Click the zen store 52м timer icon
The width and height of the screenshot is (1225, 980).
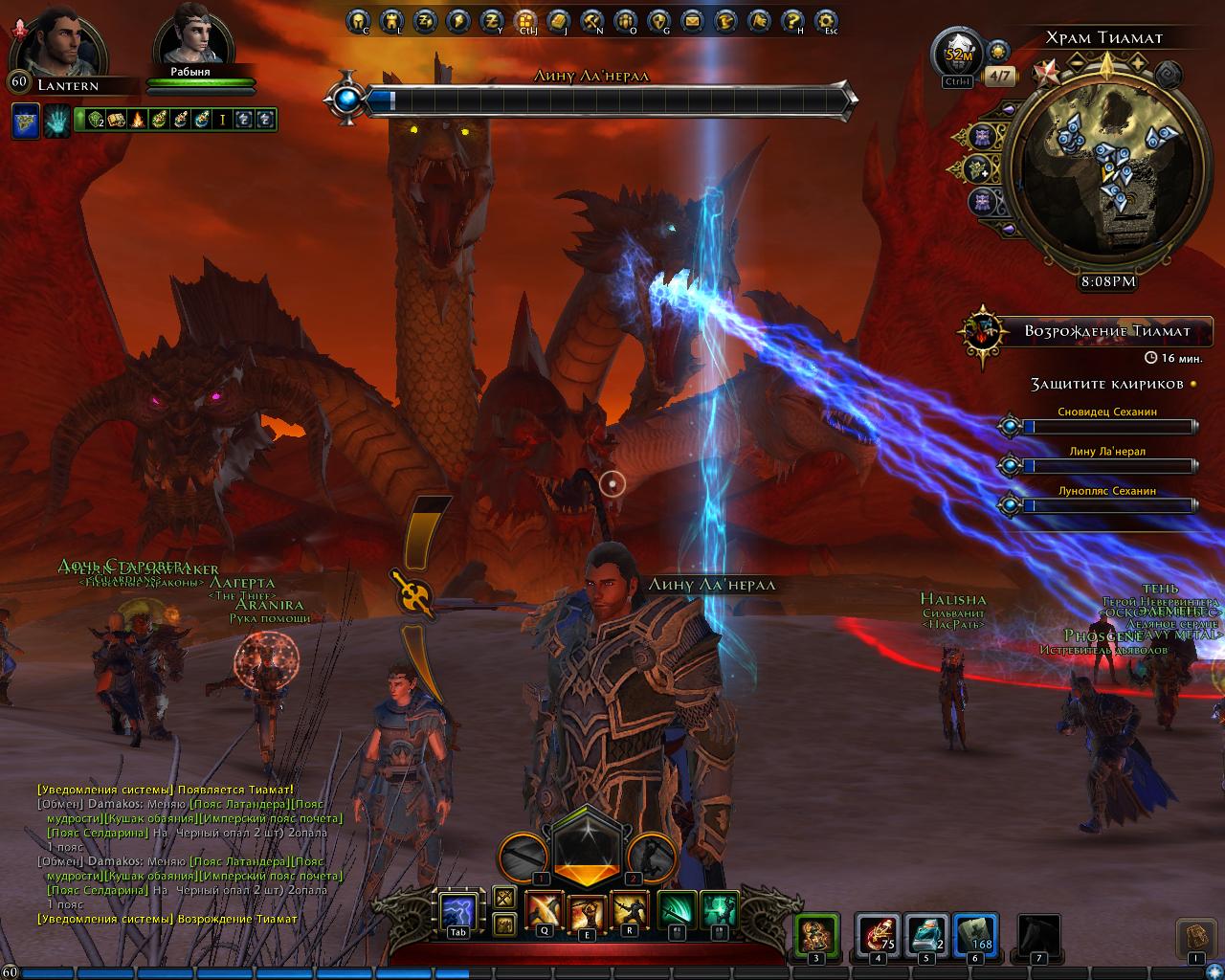pyautogui.click(x=959, y=54)
